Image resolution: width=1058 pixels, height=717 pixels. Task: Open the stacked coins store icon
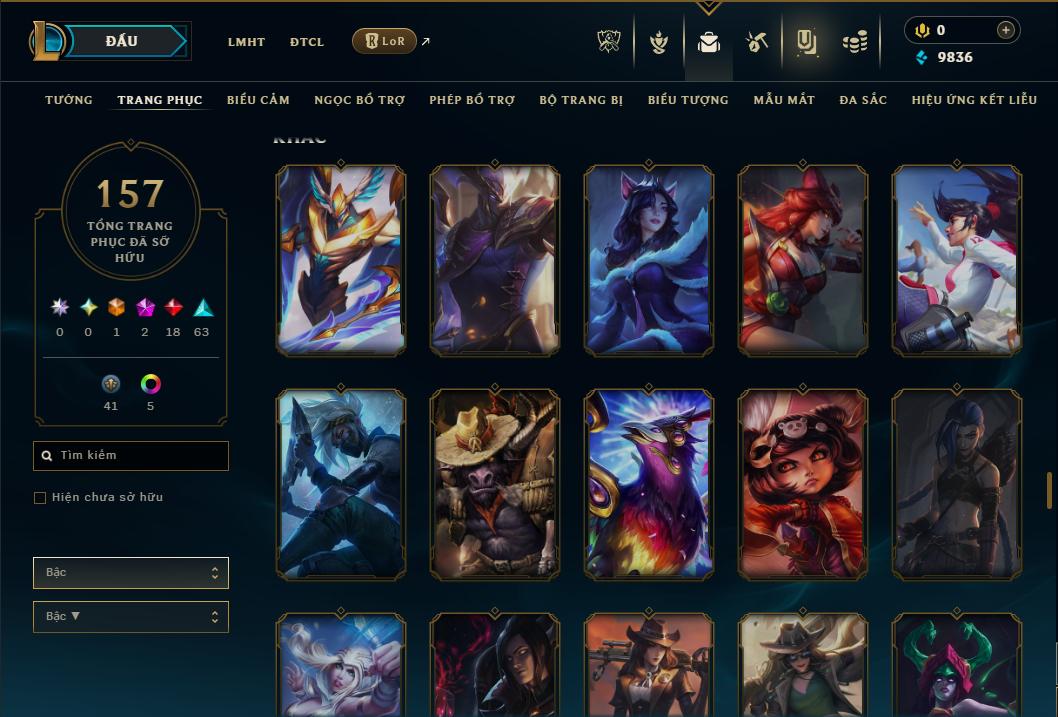point(854,42)
